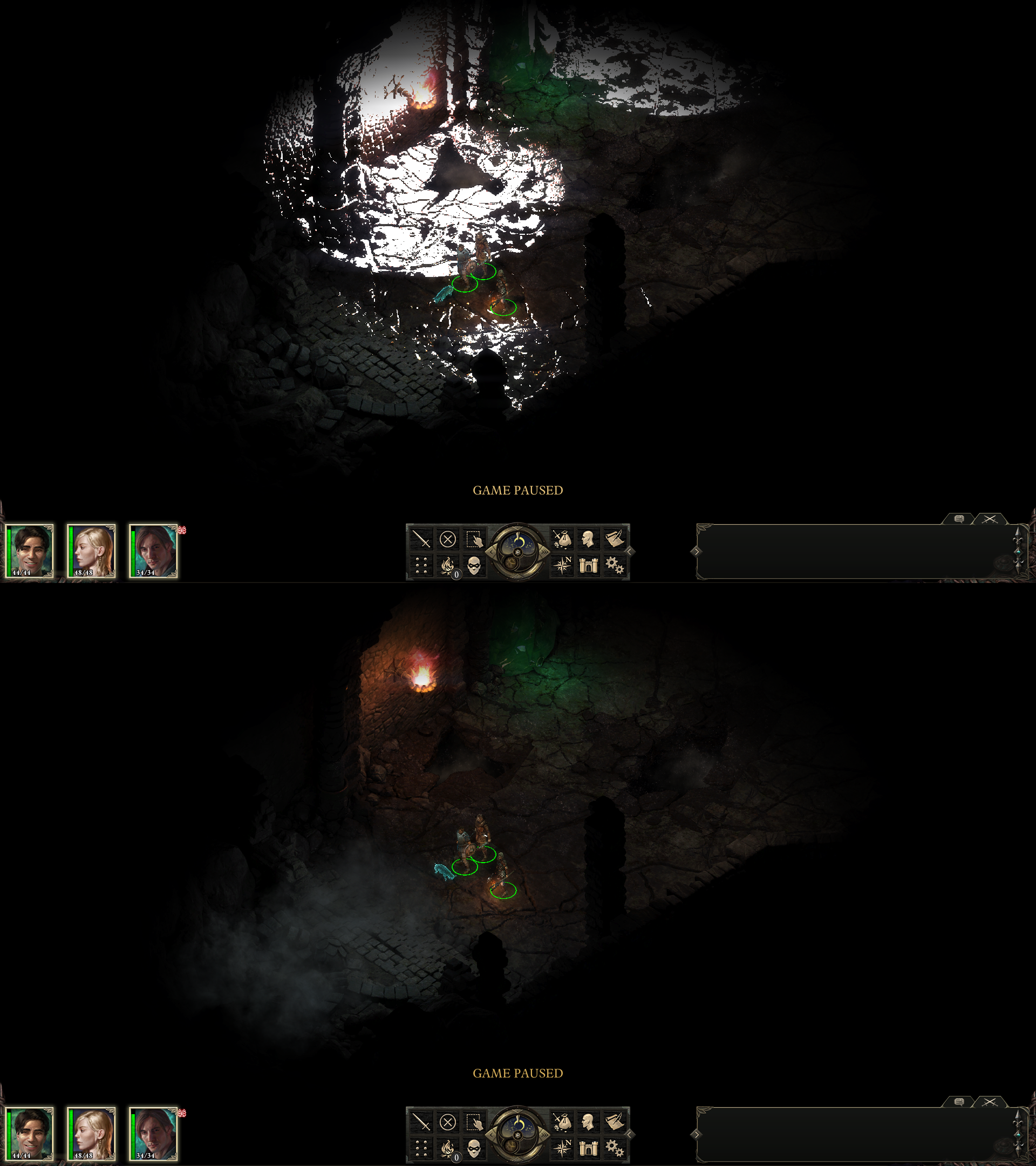1036x1166 pixels.
Task: Select the blonde woman portrait in the lower HUD
Action: (92, 1134)
